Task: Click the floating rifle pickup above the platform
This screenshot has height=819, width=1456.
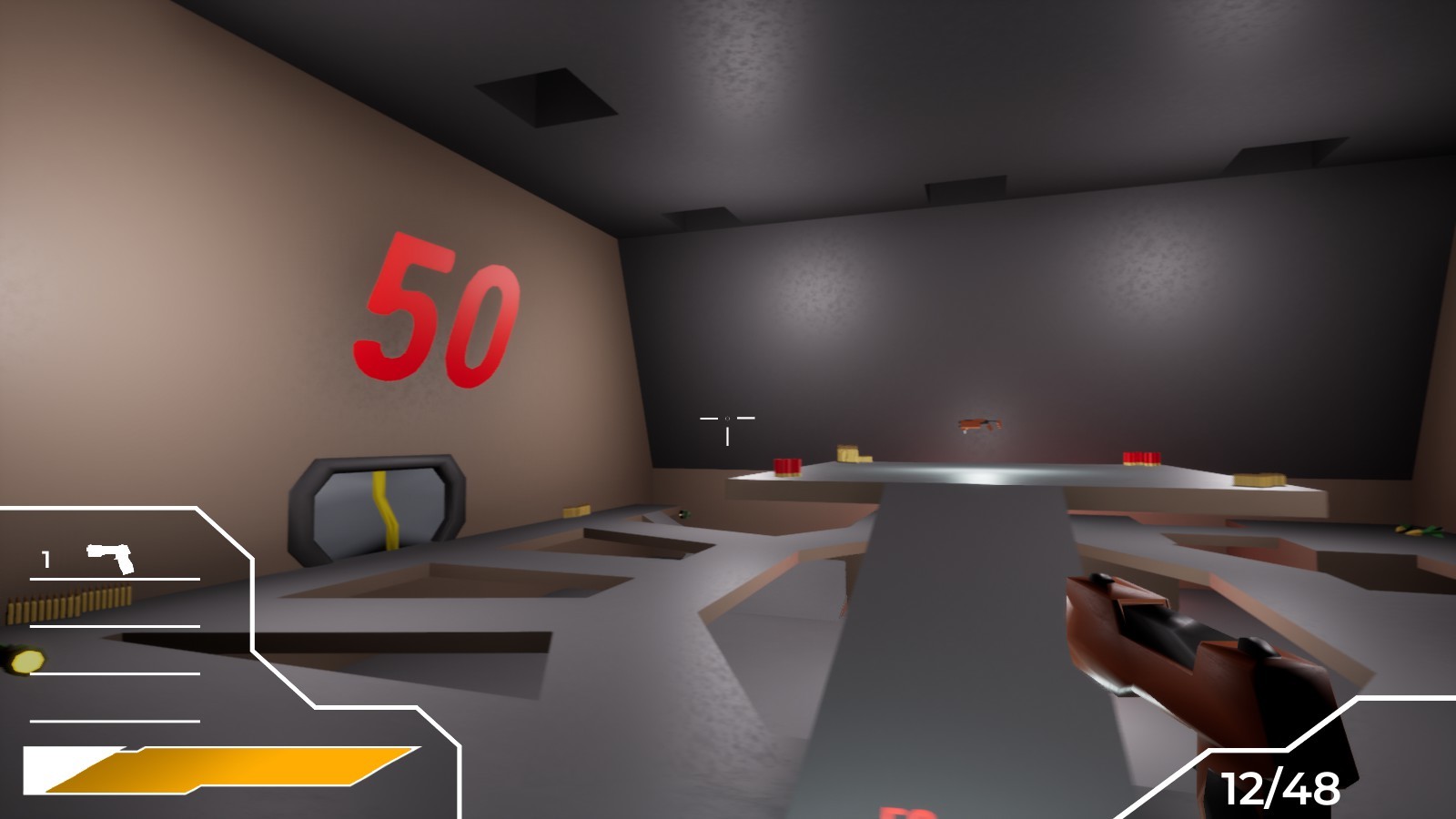Action: (981, 426)
